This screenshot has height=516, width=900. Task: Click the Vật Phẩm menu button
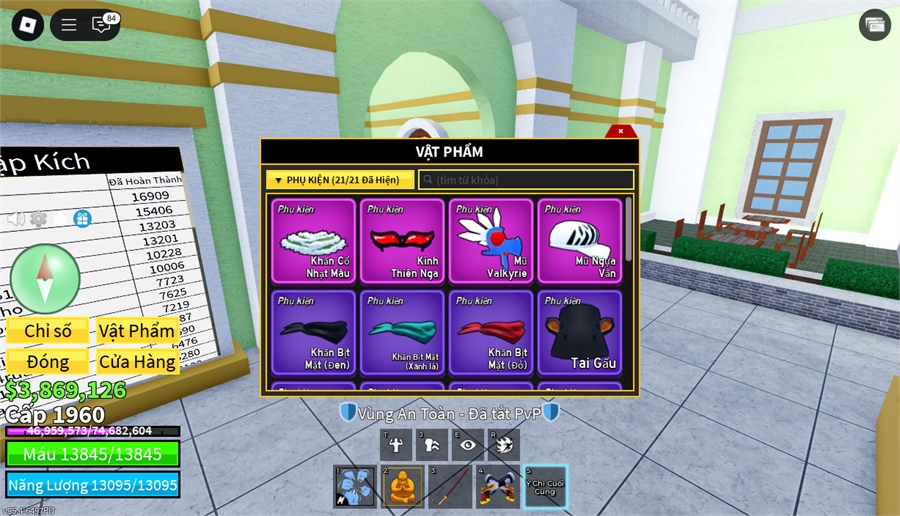pos(137,331)
